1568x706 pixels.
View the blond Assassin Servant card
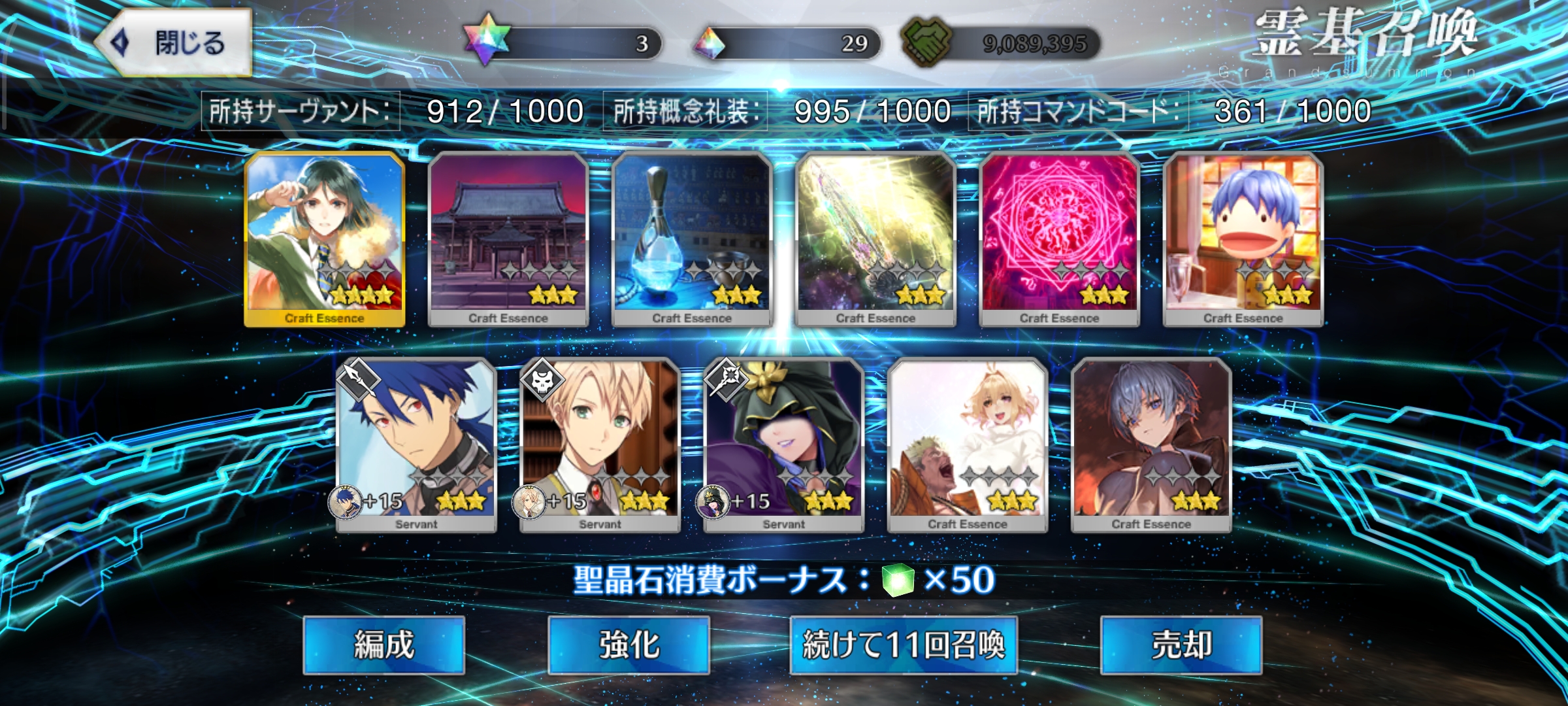[x=600, y=446]
